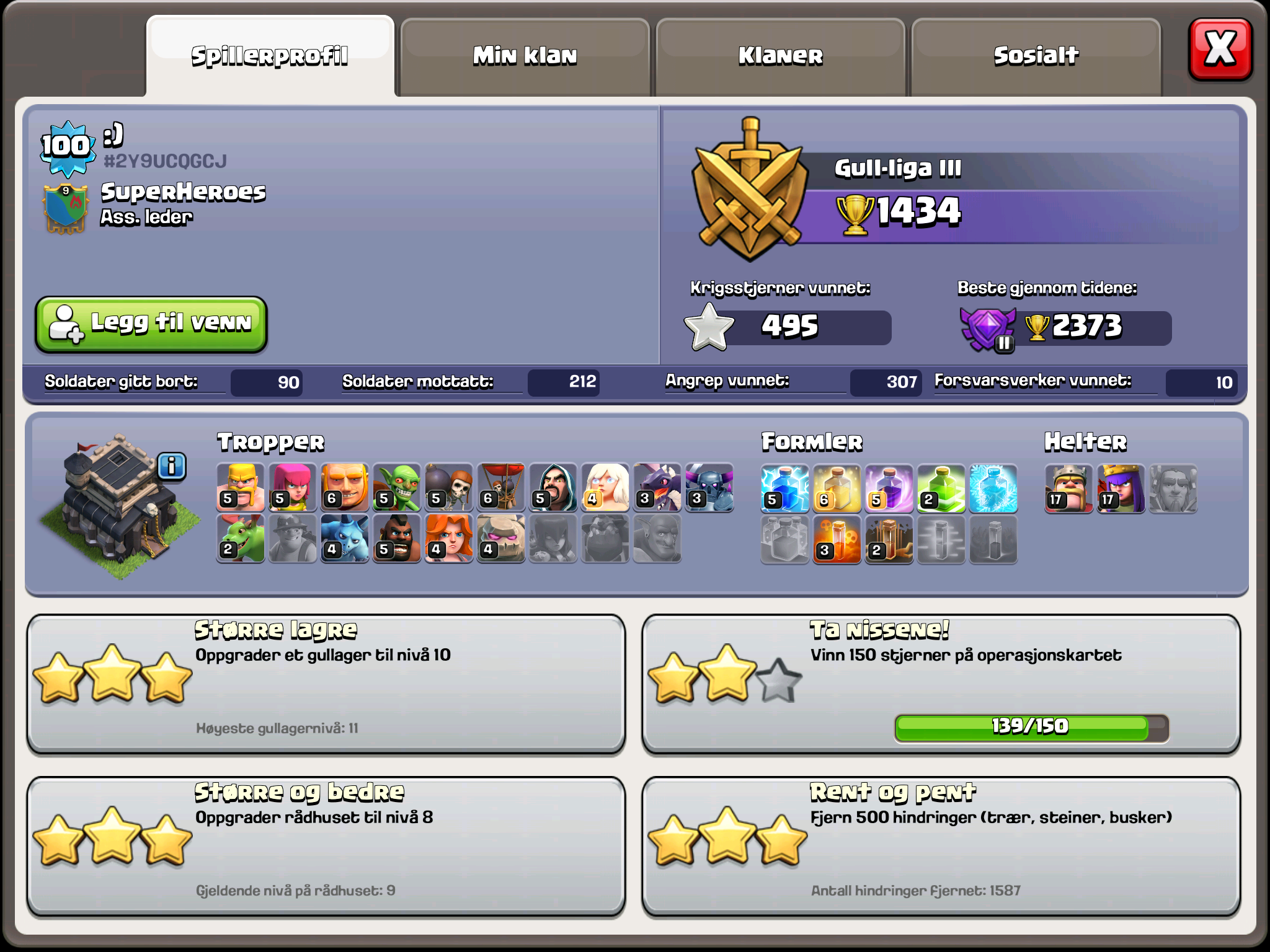The image size is (1270, 952).
Task: Open the Sosialt tab
Action: [x=1037, y=55]
